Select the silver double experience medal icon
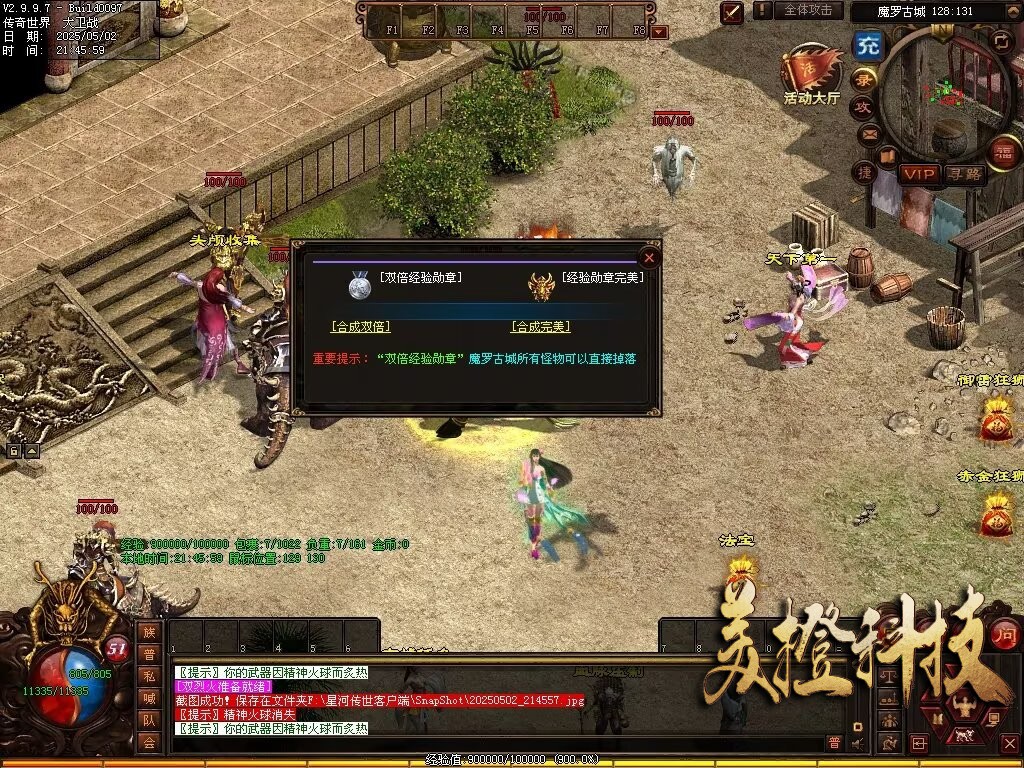The width and height of the screenshot is (1024, 768). (x=360, y=286)
